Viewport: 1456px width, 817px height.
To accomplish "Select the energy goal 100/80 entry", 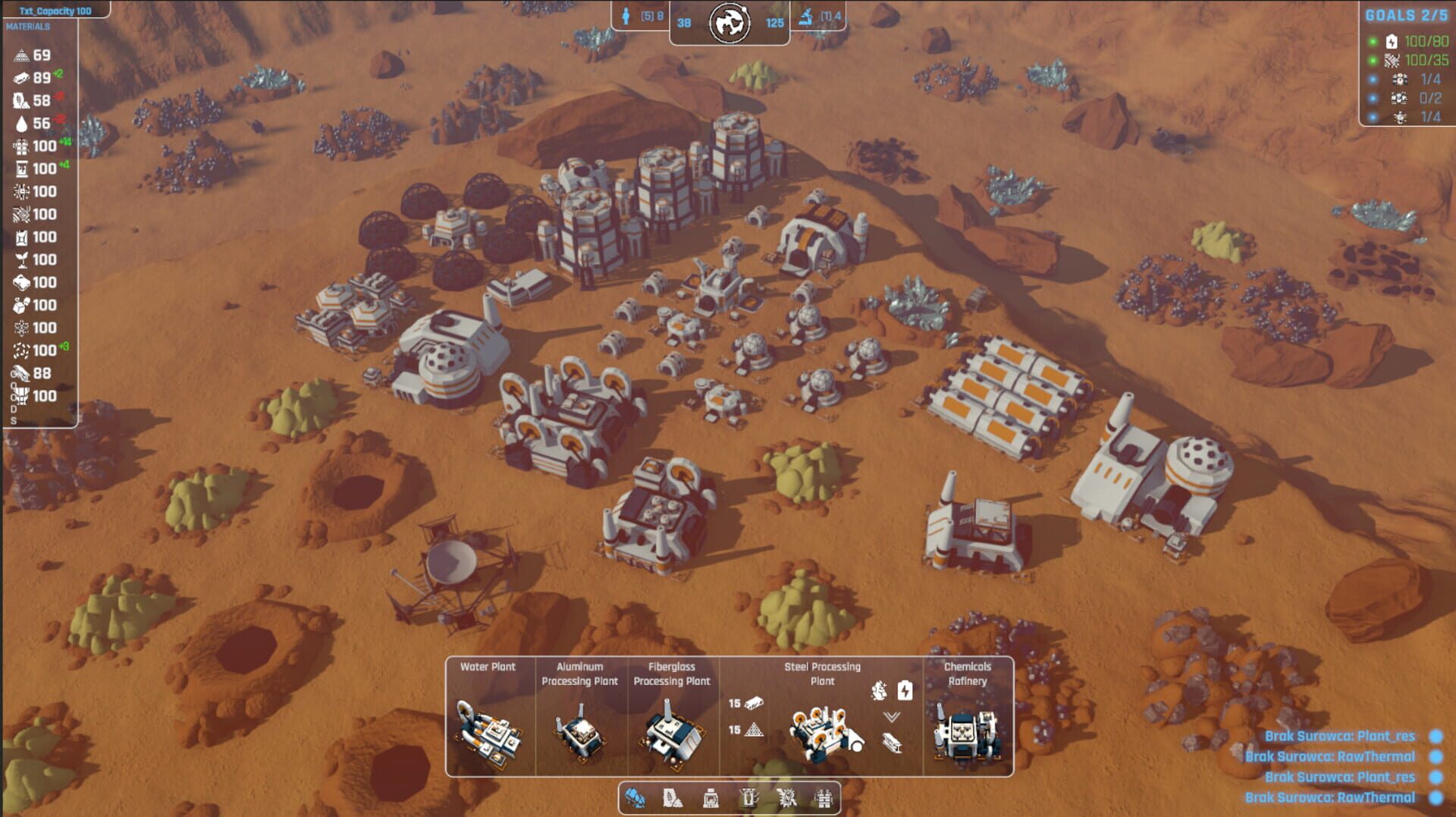I will [1417, 41].
